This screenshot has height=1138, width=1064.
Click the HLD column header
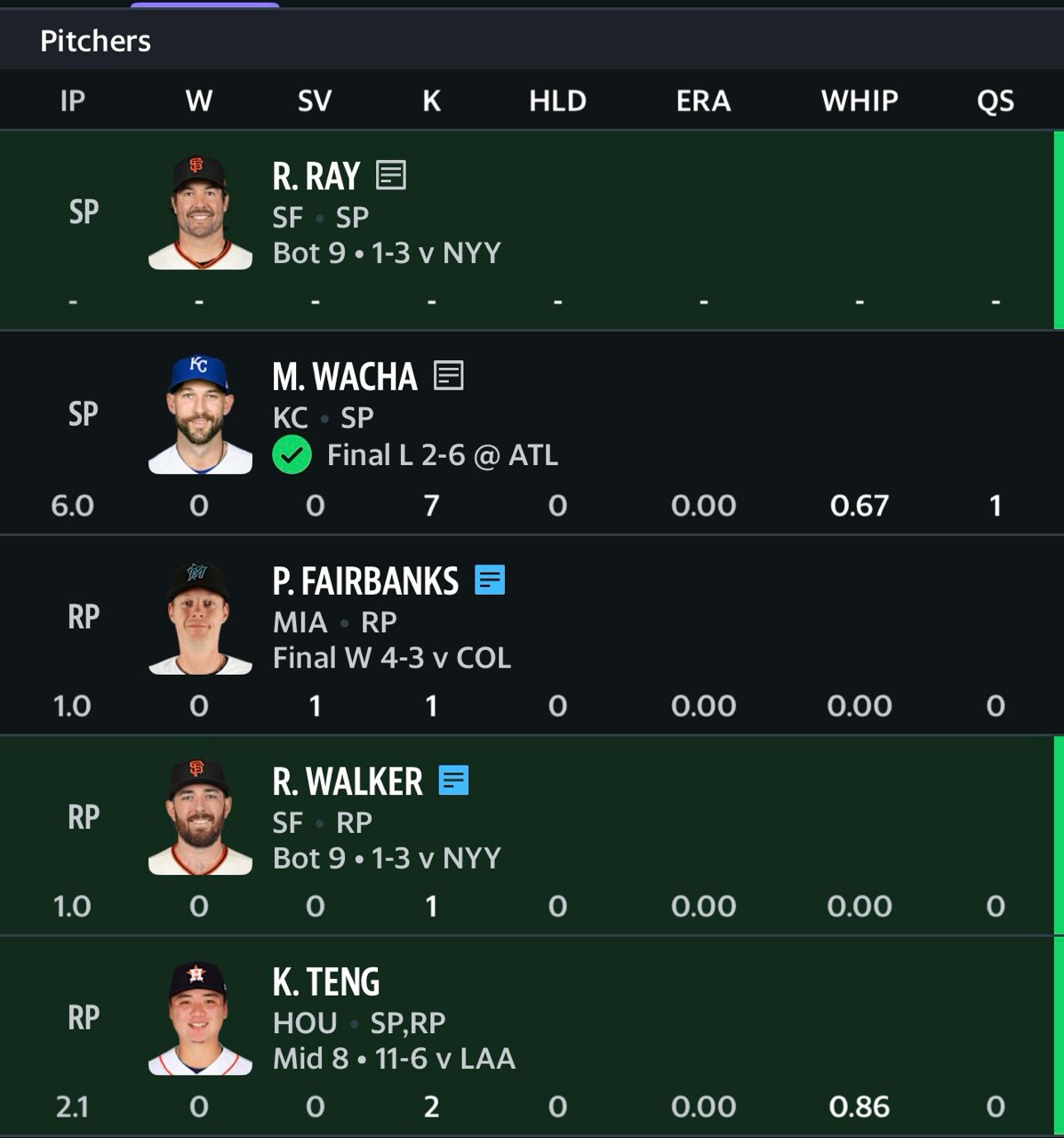(x=557, y=100)
